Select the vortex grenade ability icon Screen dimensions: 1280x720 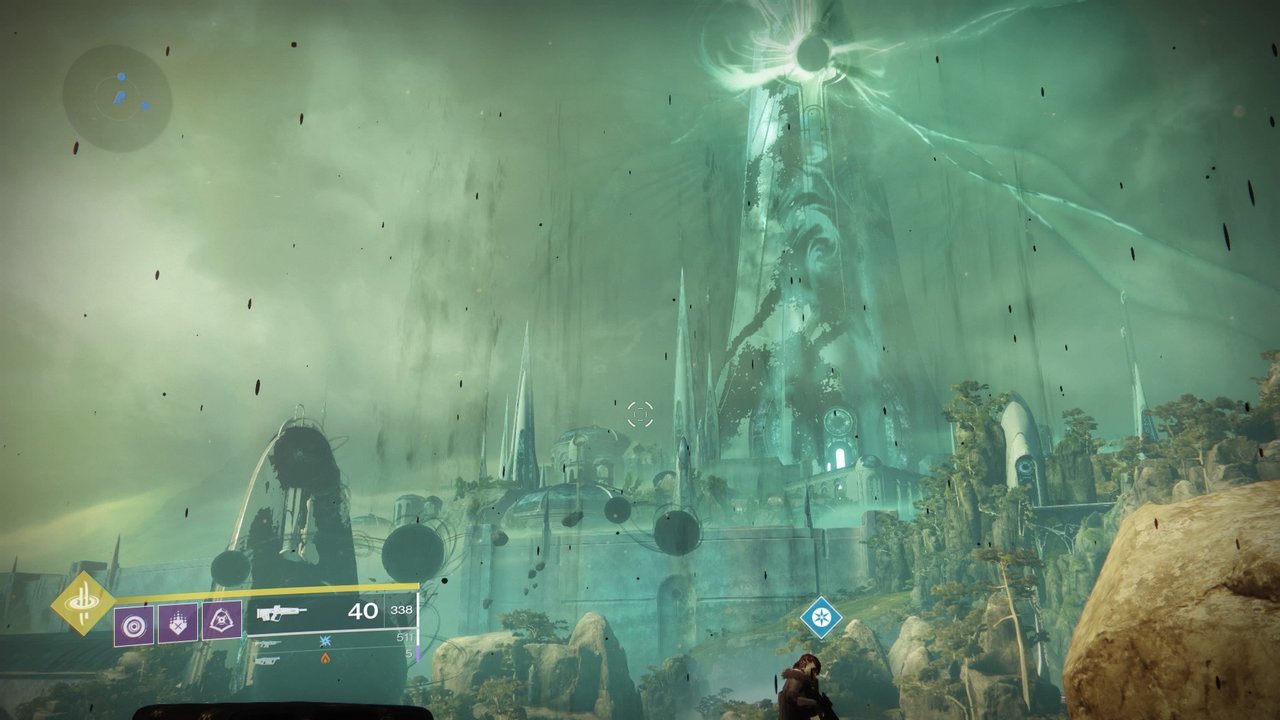(x=133, y=625)
